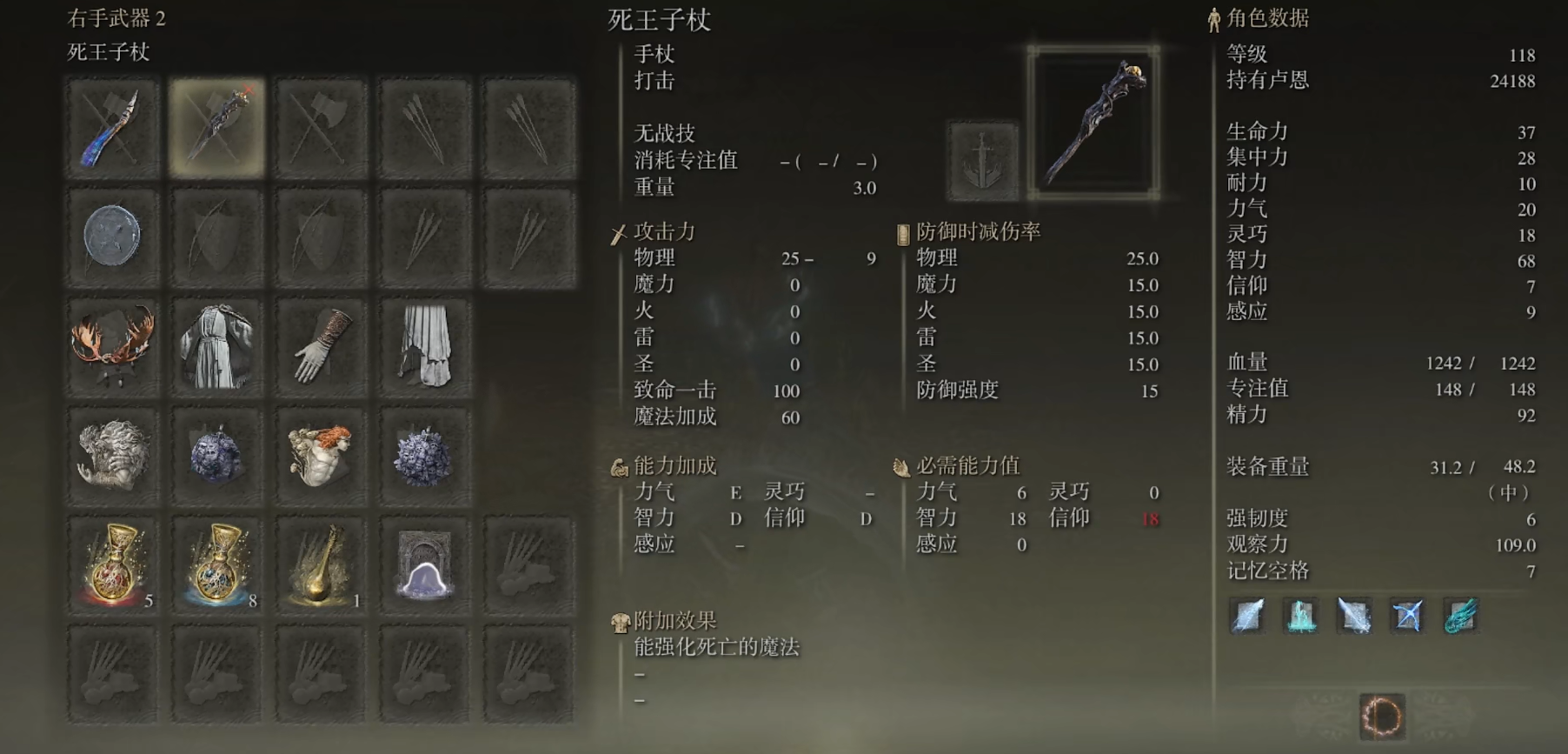Select the arrows slot in the top row
The width and height of the screenshot is (1568, 754).
(422, 126)
